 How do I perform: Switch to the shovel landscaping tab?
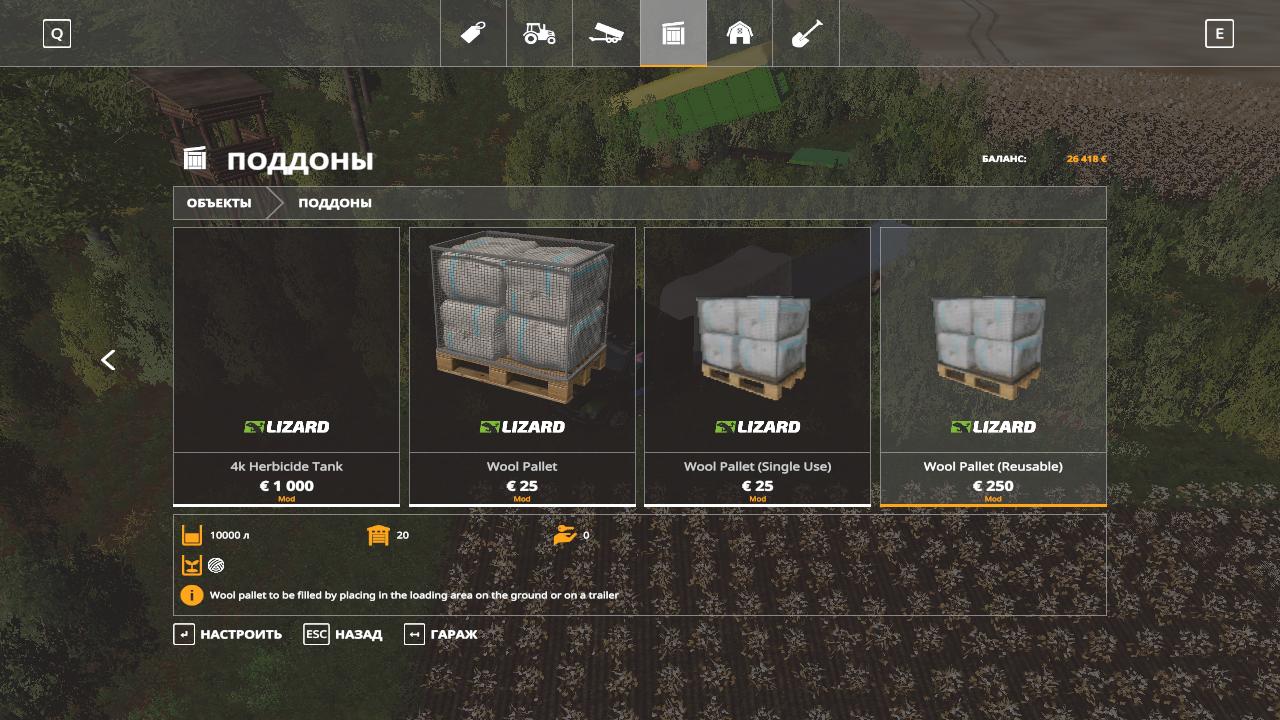tap(806, 33)
